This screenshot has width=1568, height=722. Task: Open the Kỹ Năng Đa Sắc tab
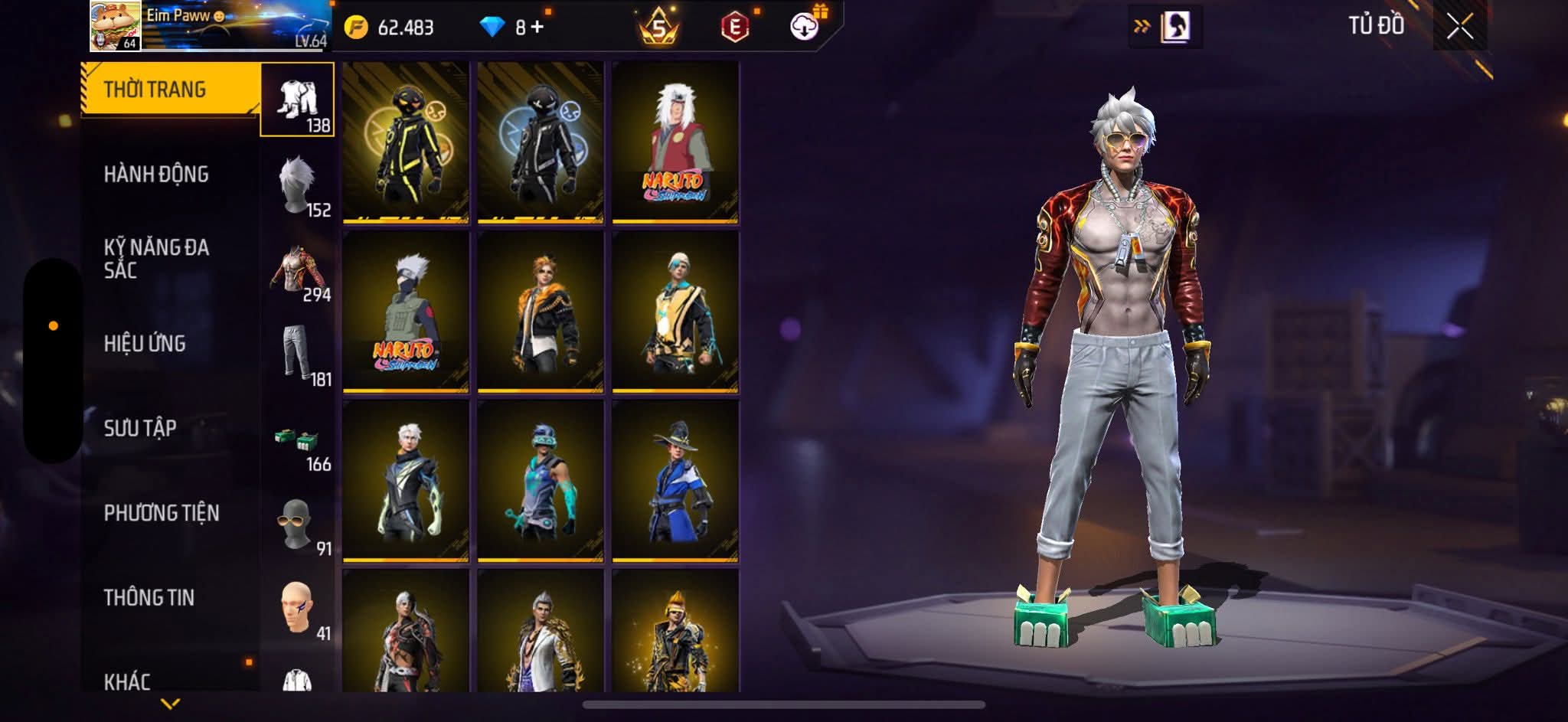[x=156, y=259]
